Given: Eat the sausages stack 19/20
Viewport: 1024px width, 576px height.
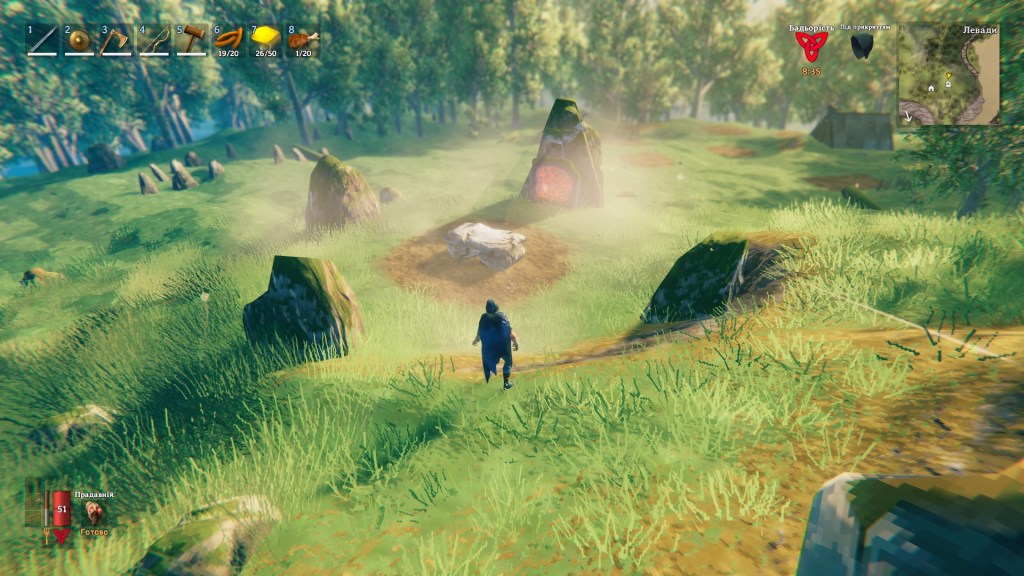Looking at the screenshot, I should coord(228,41).
